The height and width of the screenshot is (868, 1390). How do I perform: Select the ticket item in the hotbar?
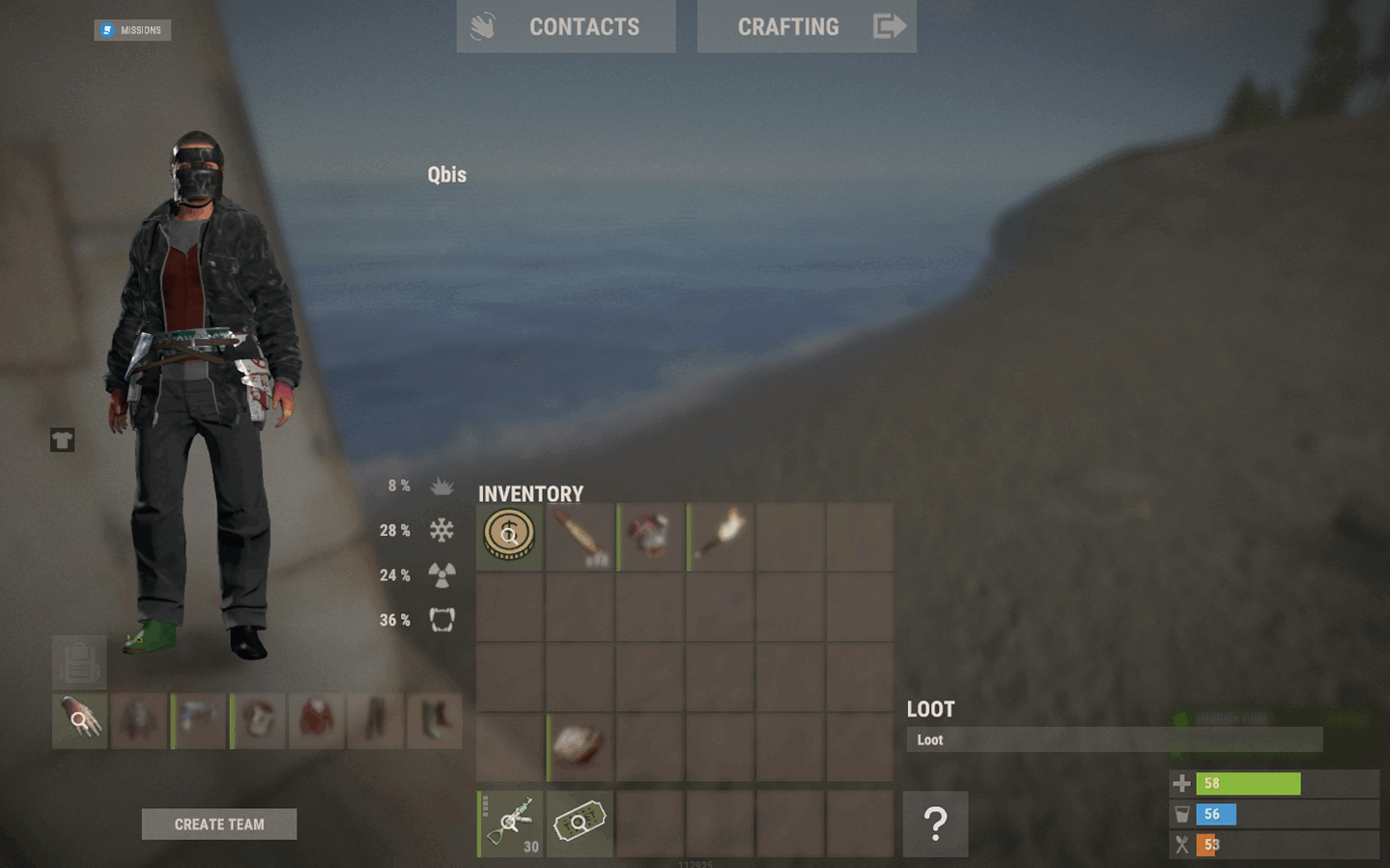click(580, 824)
